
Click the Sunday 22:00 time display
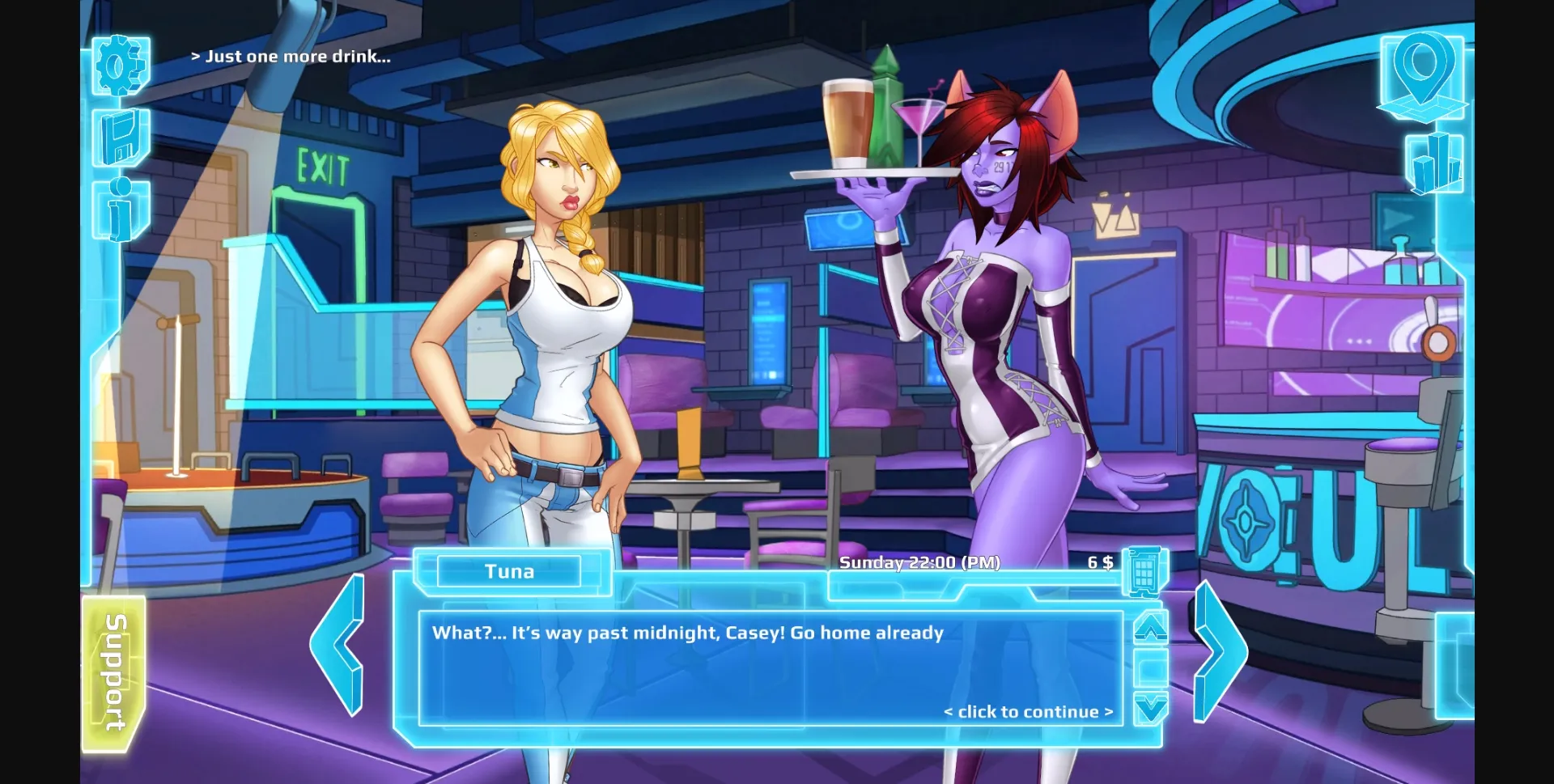[x=921, y=562]
